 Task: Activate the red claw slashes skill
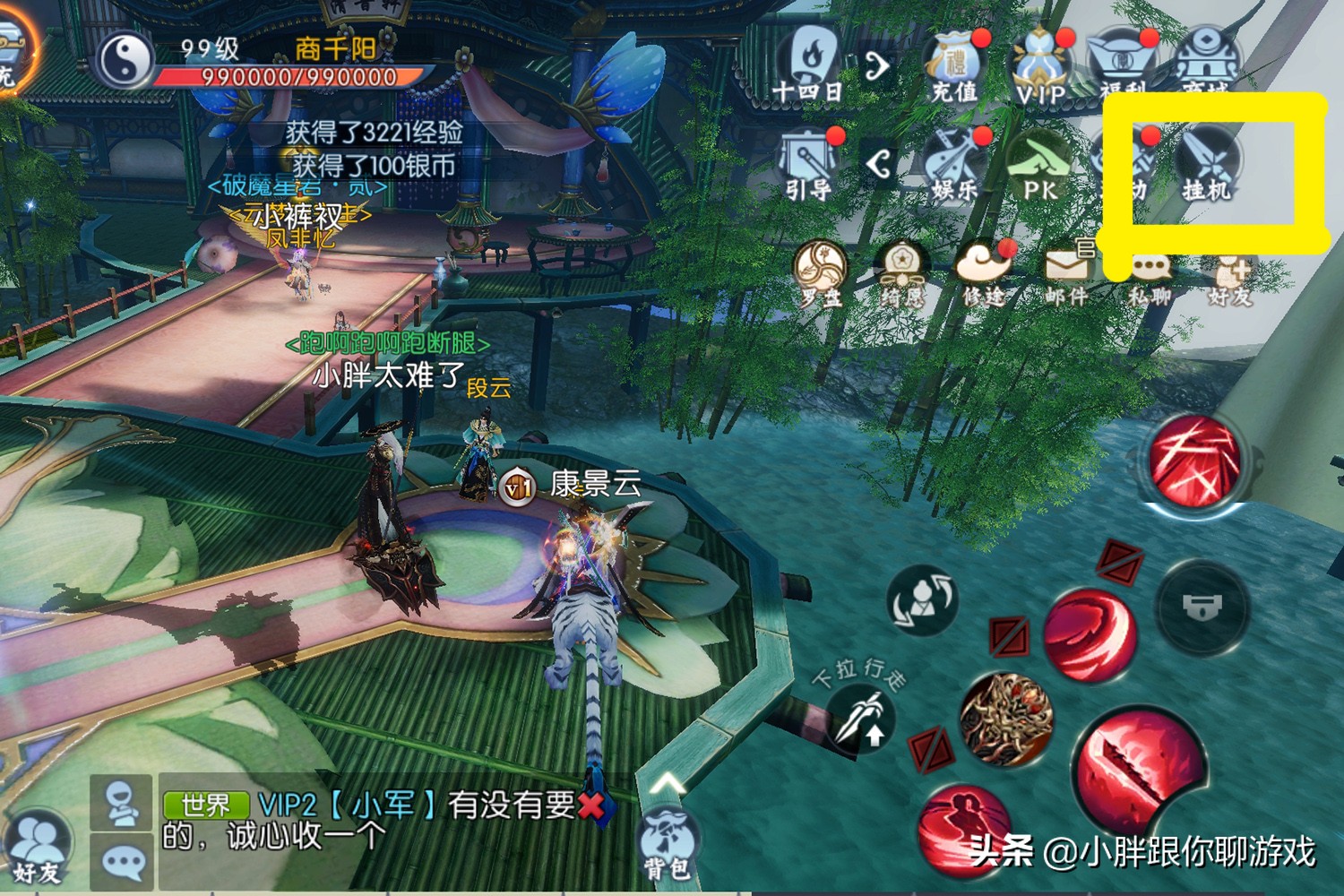point(1195,462)
